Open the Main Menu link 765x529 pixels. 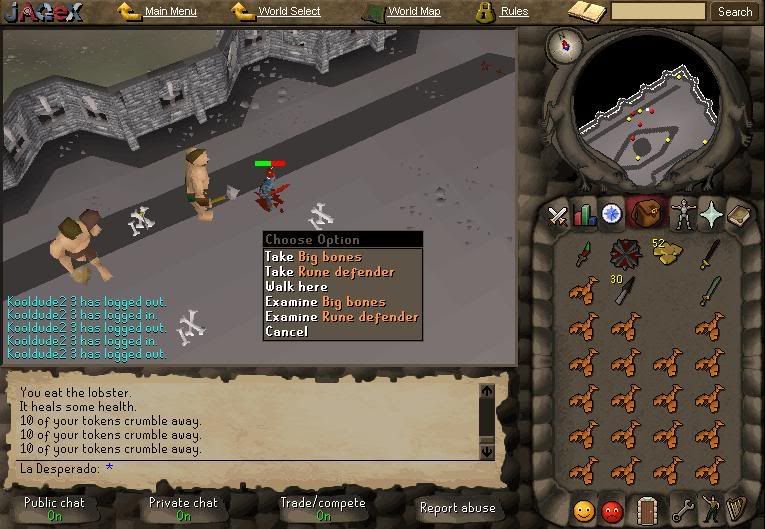pos(169,12)
